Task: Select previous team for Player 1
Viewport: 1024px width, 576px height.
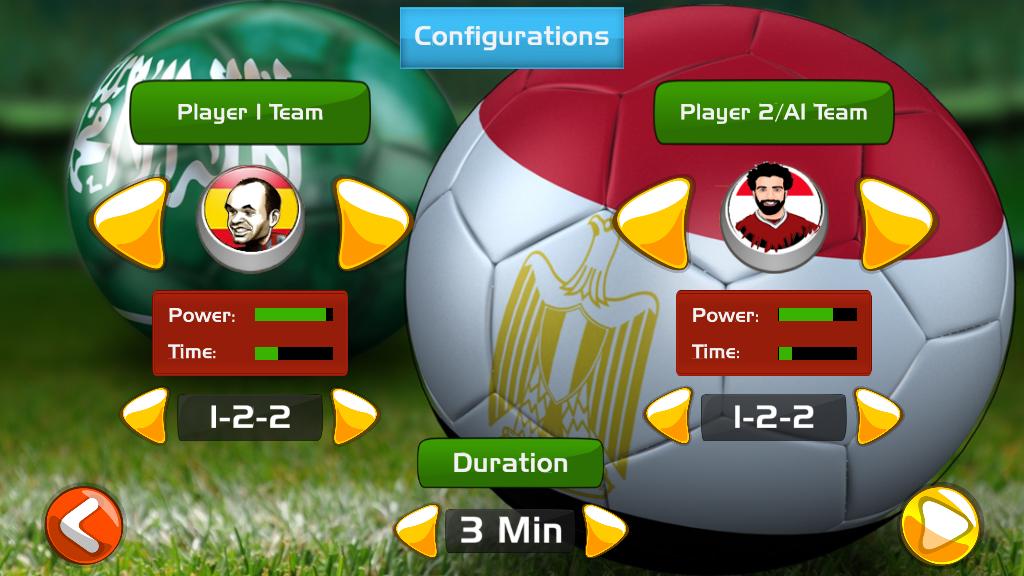Action: click(x=131, y=221)
